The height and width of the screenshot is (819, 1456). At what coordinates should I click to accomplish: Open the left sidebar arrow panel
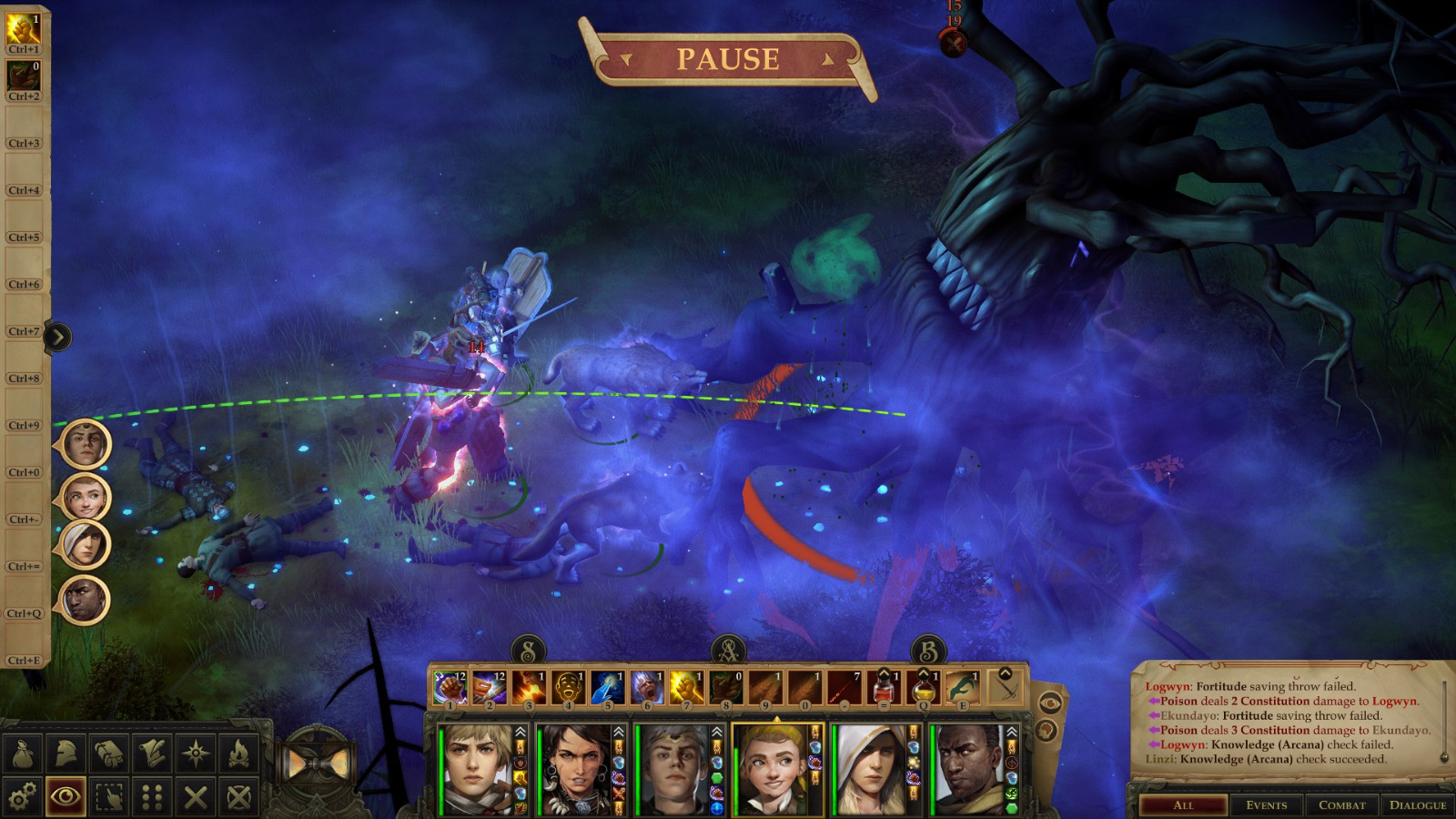(58, 336)
